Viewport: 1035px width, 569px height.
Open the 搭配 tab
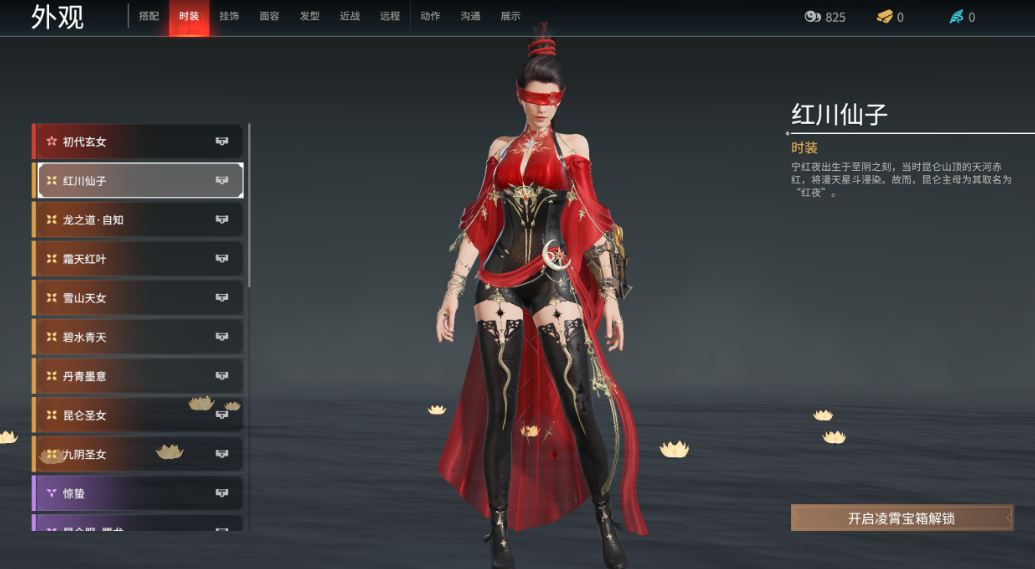tap(149, 17)
